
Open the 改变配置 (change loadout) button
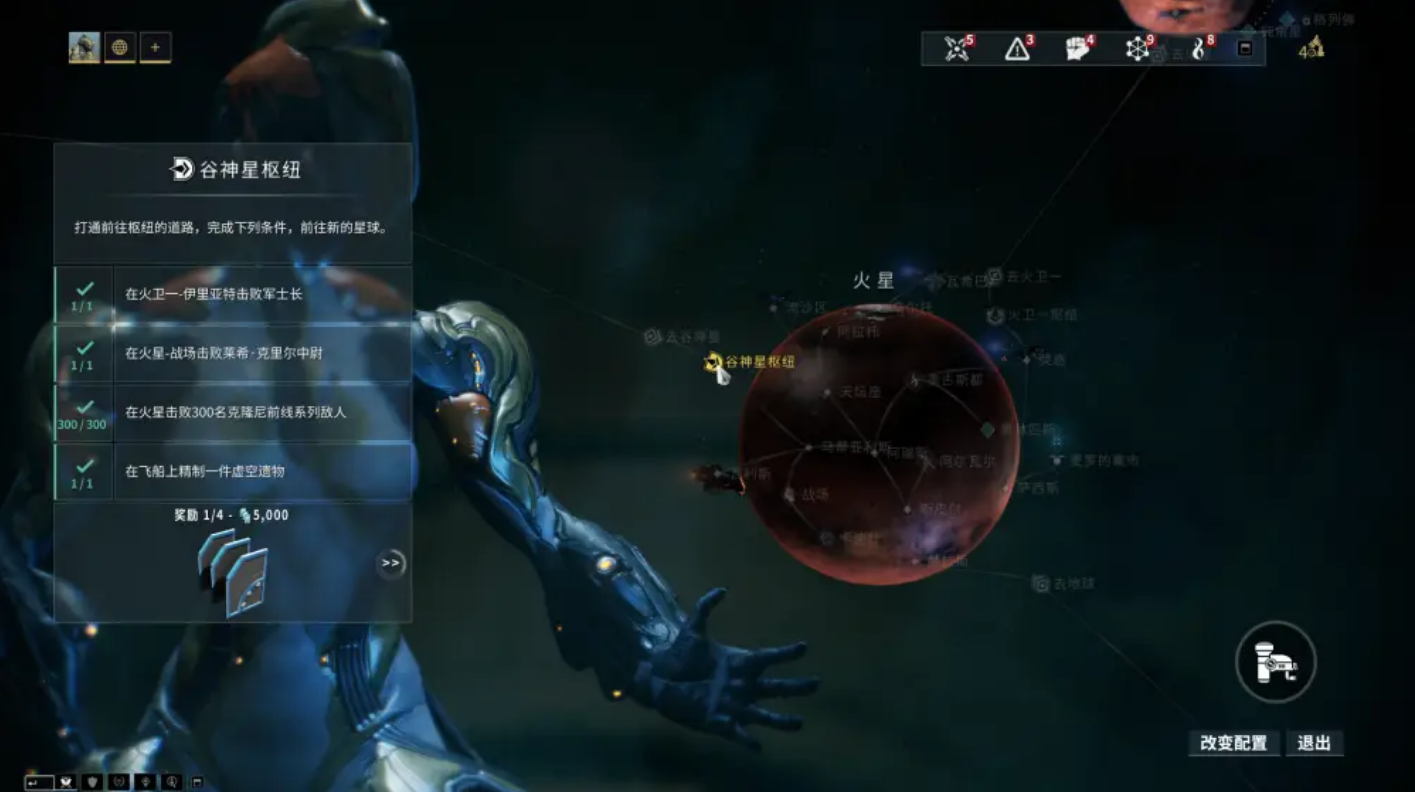point(1233,743)
